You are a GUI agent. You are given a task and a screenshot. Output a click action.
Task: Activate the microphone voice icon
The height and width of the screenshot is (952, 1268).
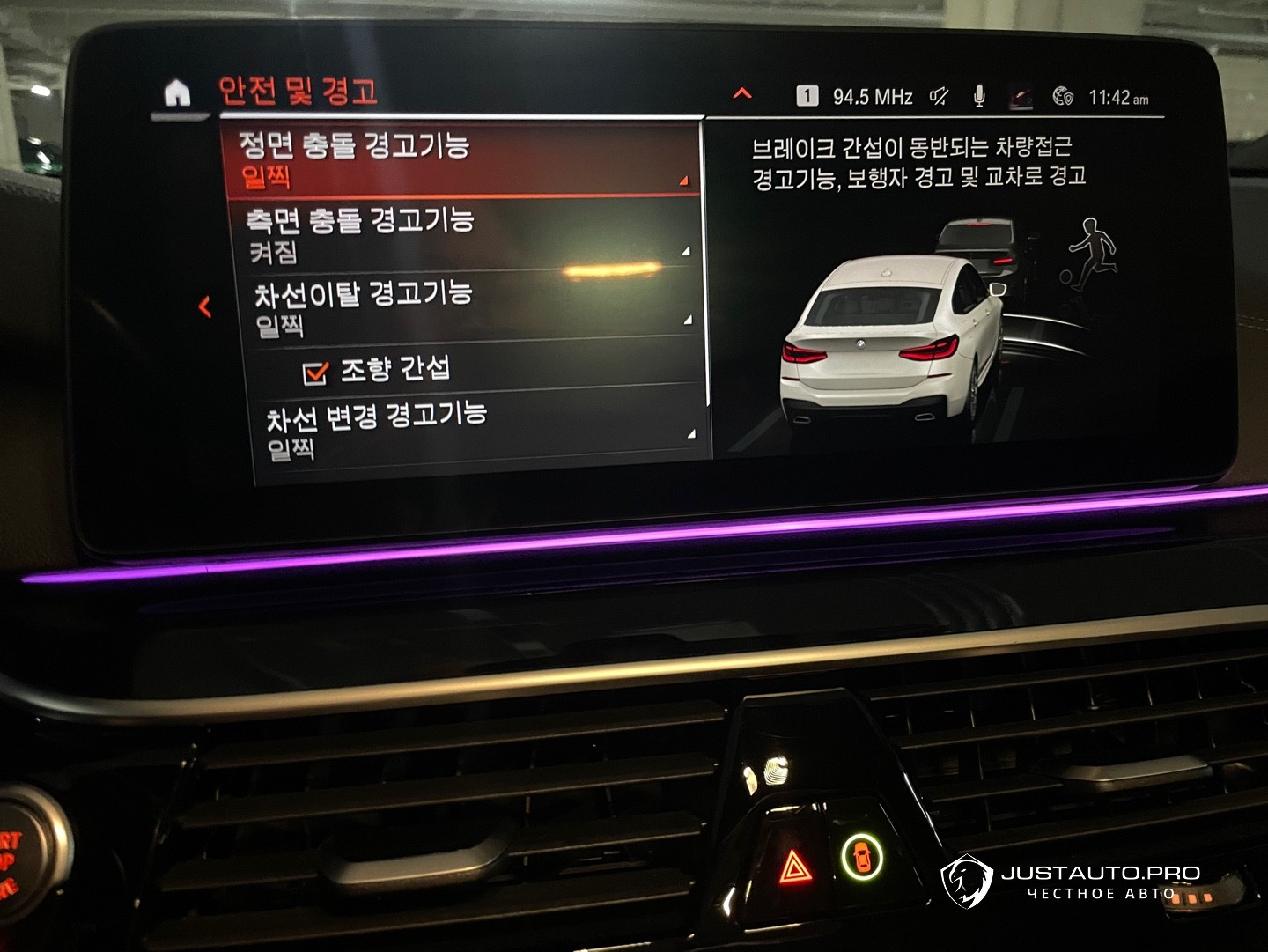tap(979, 96)
